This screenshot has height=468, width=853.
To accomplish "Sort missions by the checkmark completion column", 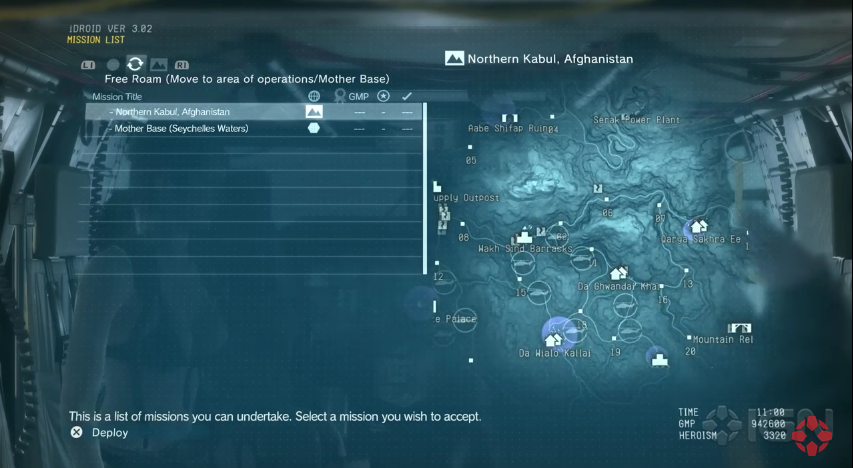I will tap(407, 97).
